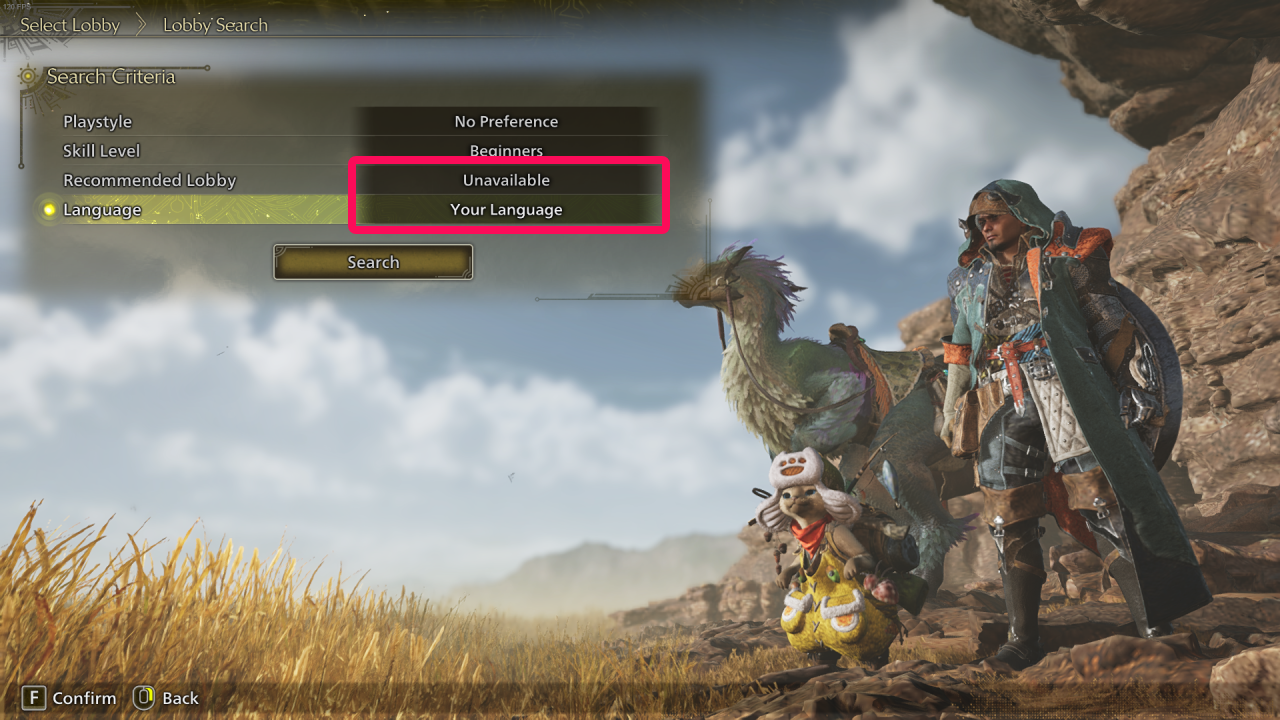Click the Skill Level row label

click(101, 150)
